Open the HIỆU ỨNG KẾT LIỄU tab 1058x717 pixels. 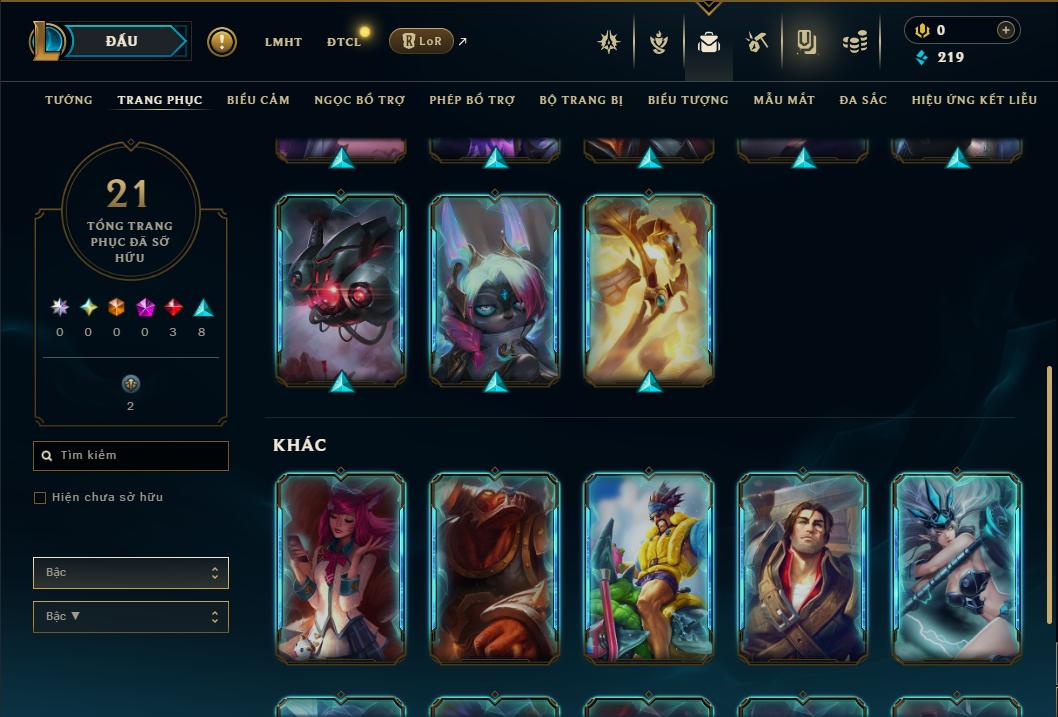point(974,100)
